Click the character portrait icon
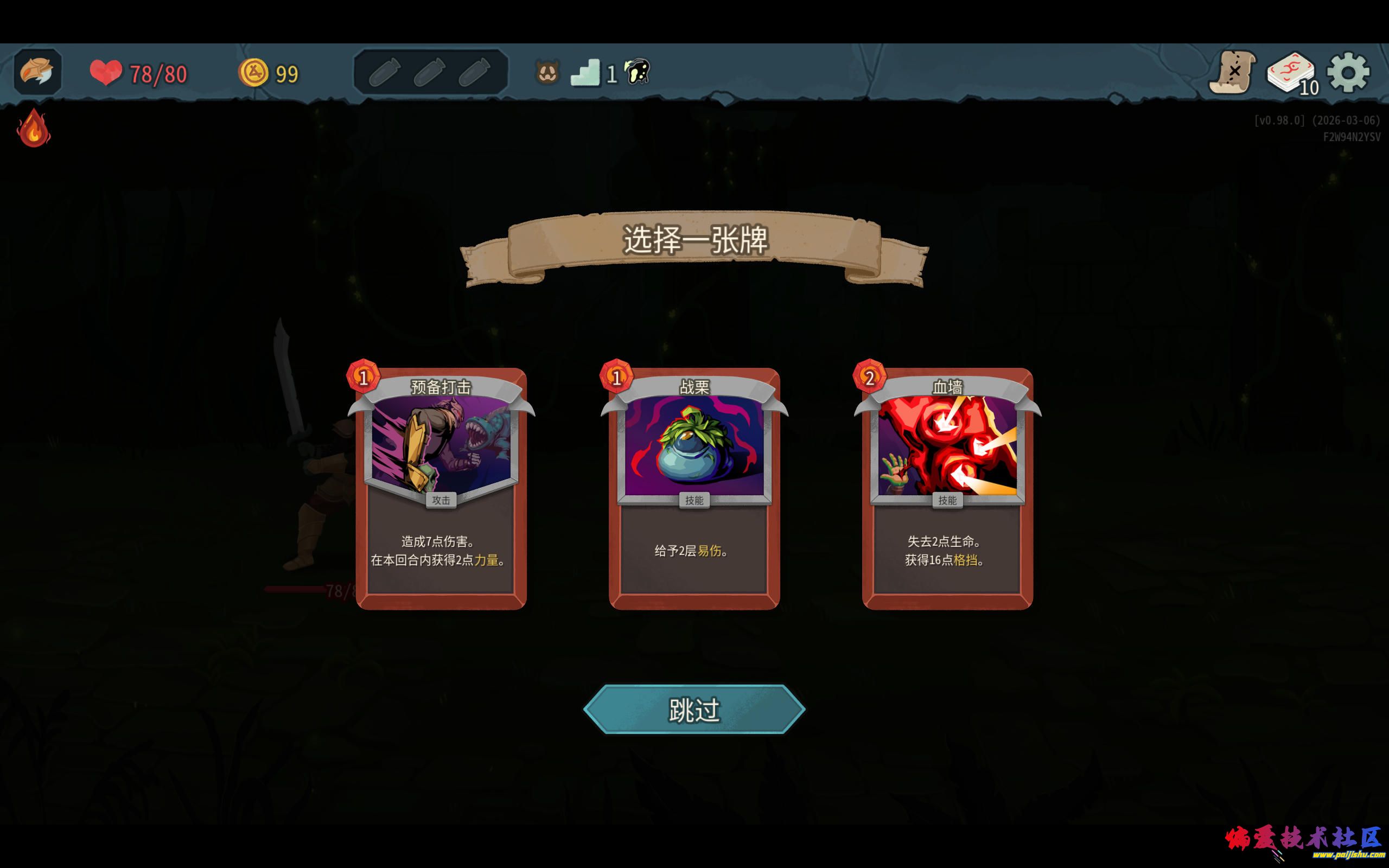Image resolution: width=1389 pixels, height=868 pixels. pyautogui.click(x=37, y=72)
